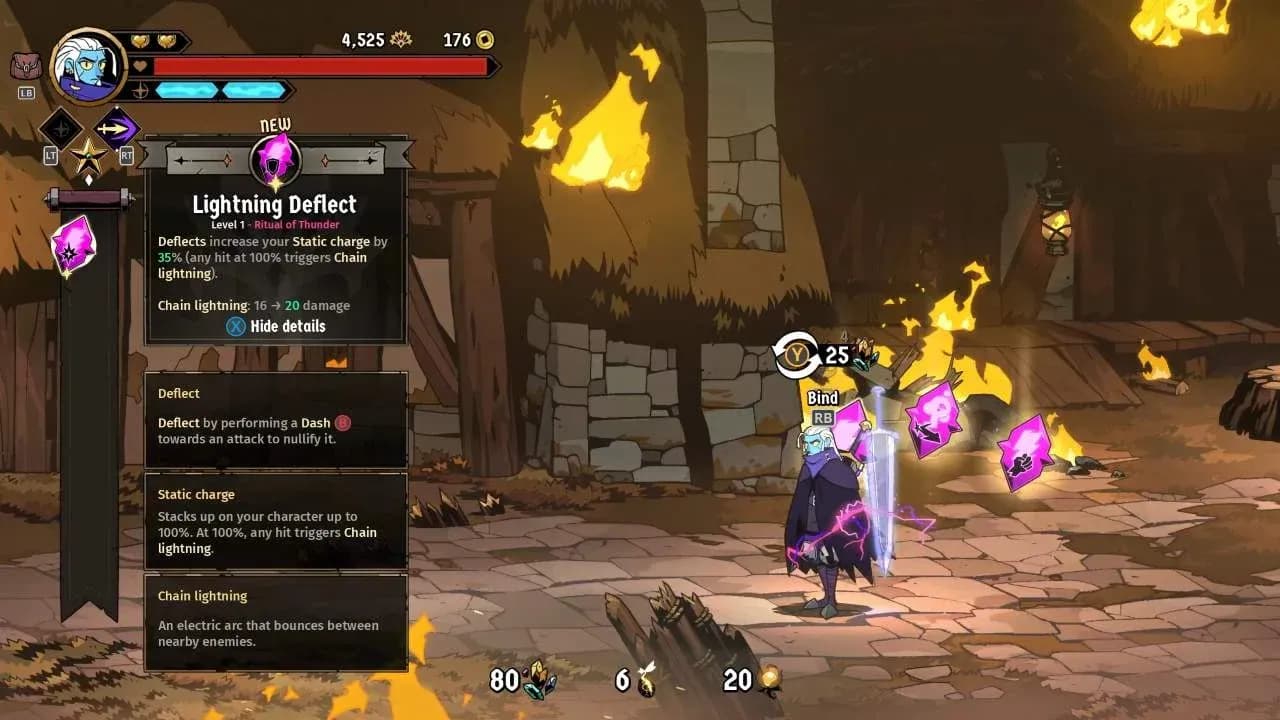Toggle the NEW banner above Lightning Deflect
Viewport: 1280px width, 720px height.
tap(274, 124)
